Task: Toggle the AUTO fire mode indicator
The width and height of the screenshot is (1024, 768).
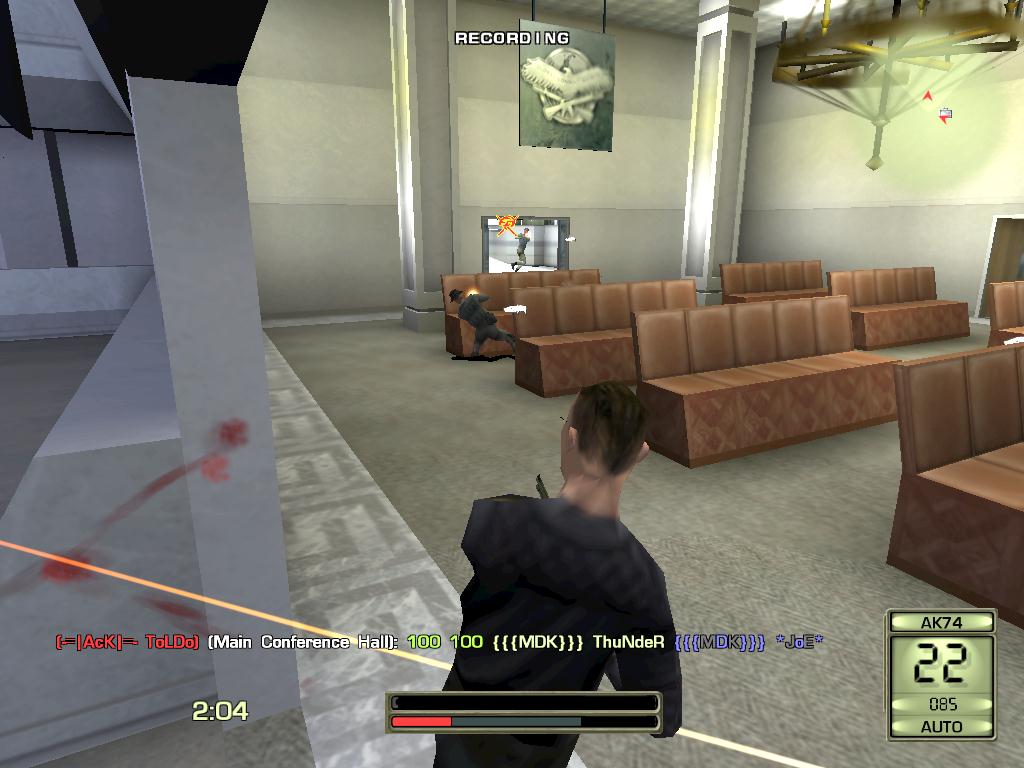Action: (x=941, y=726)
